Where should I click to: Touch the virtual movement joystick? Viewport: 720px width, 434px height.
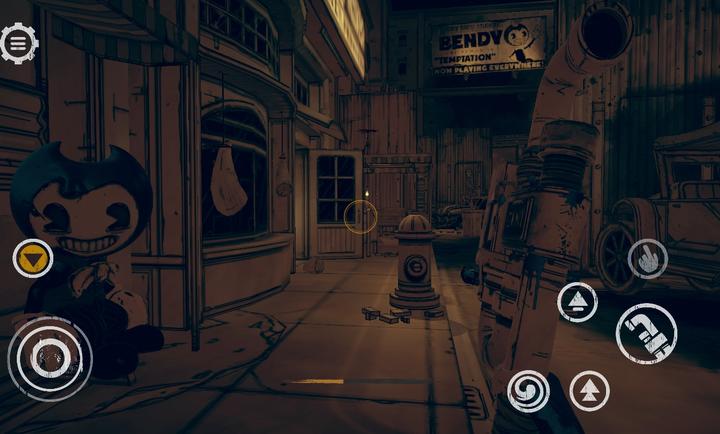pyautogui.click(x=49, y=357)
